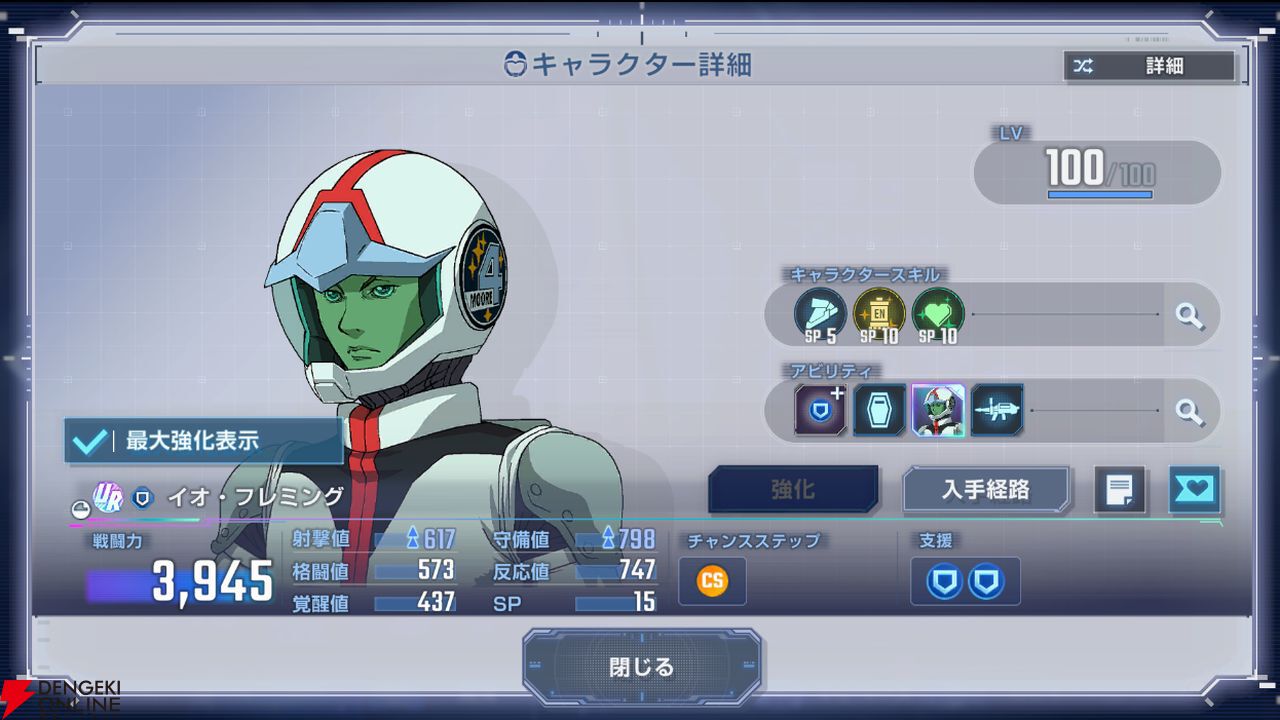View the shield plus ability icon
The height and width of the screenshot is (720, 1280).
tap(820, 410)
